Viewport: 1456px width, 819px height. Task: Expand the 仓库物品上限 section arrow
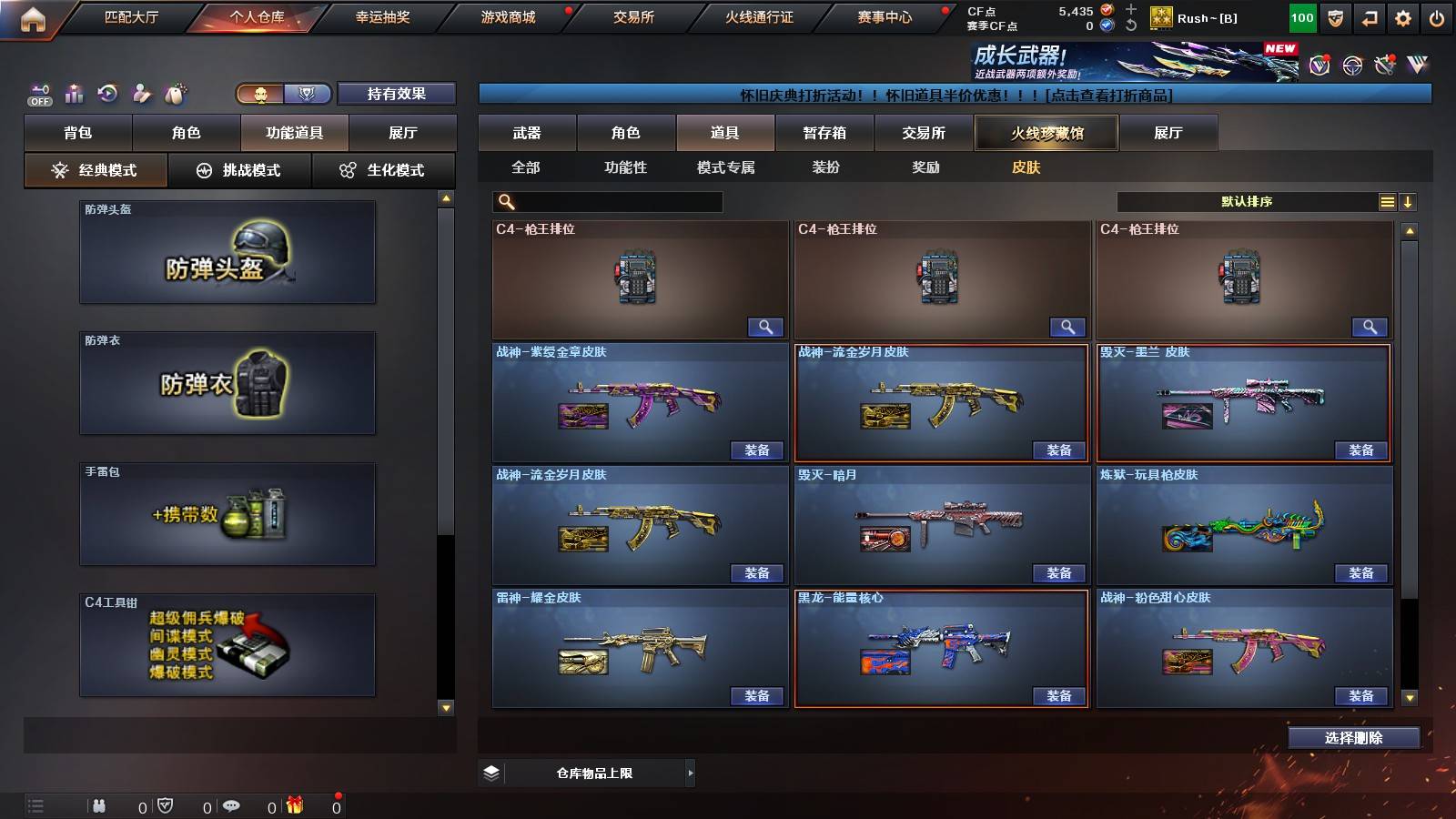[691, 773]
